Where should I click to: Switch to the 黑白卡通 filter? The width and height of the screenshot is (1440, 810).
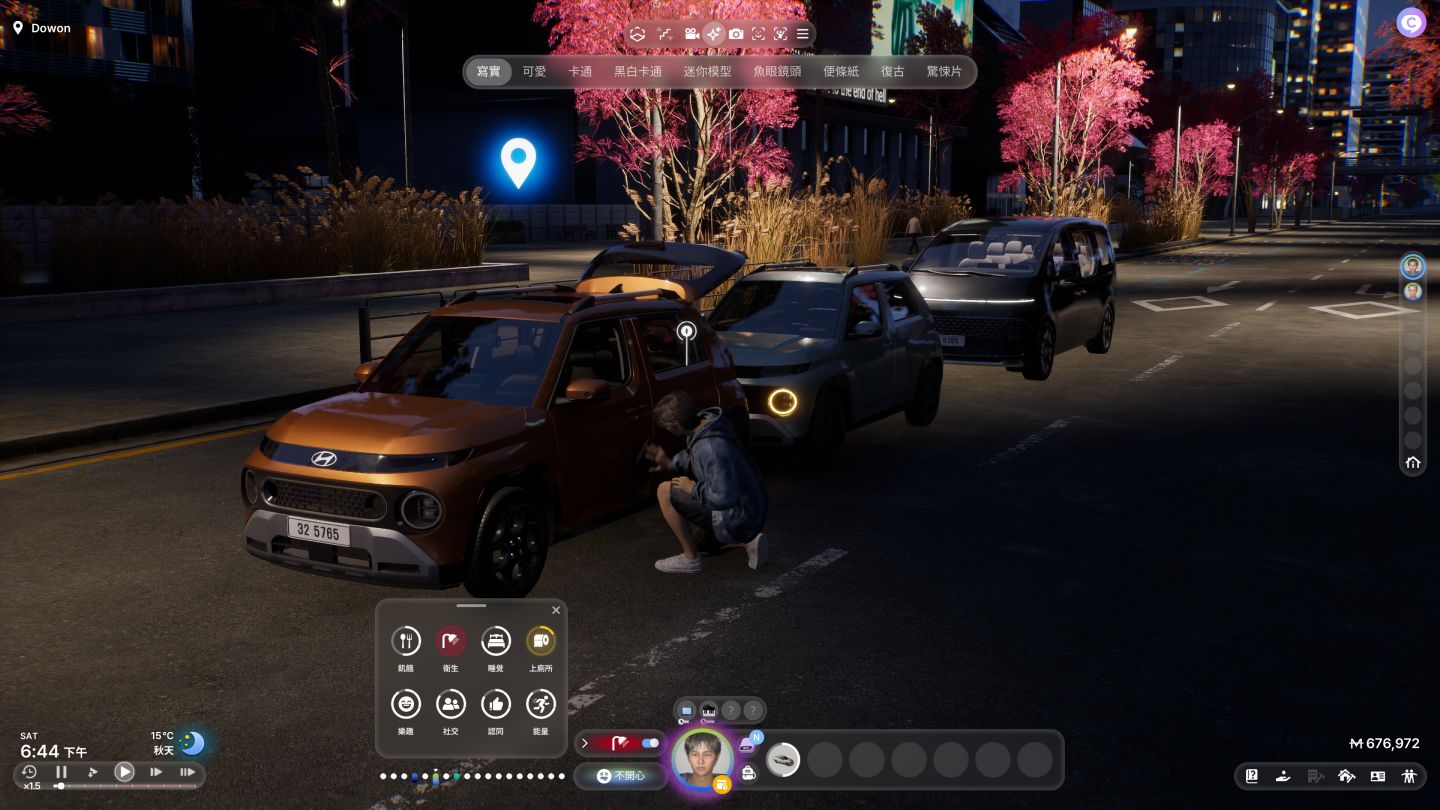click(638, 72)
